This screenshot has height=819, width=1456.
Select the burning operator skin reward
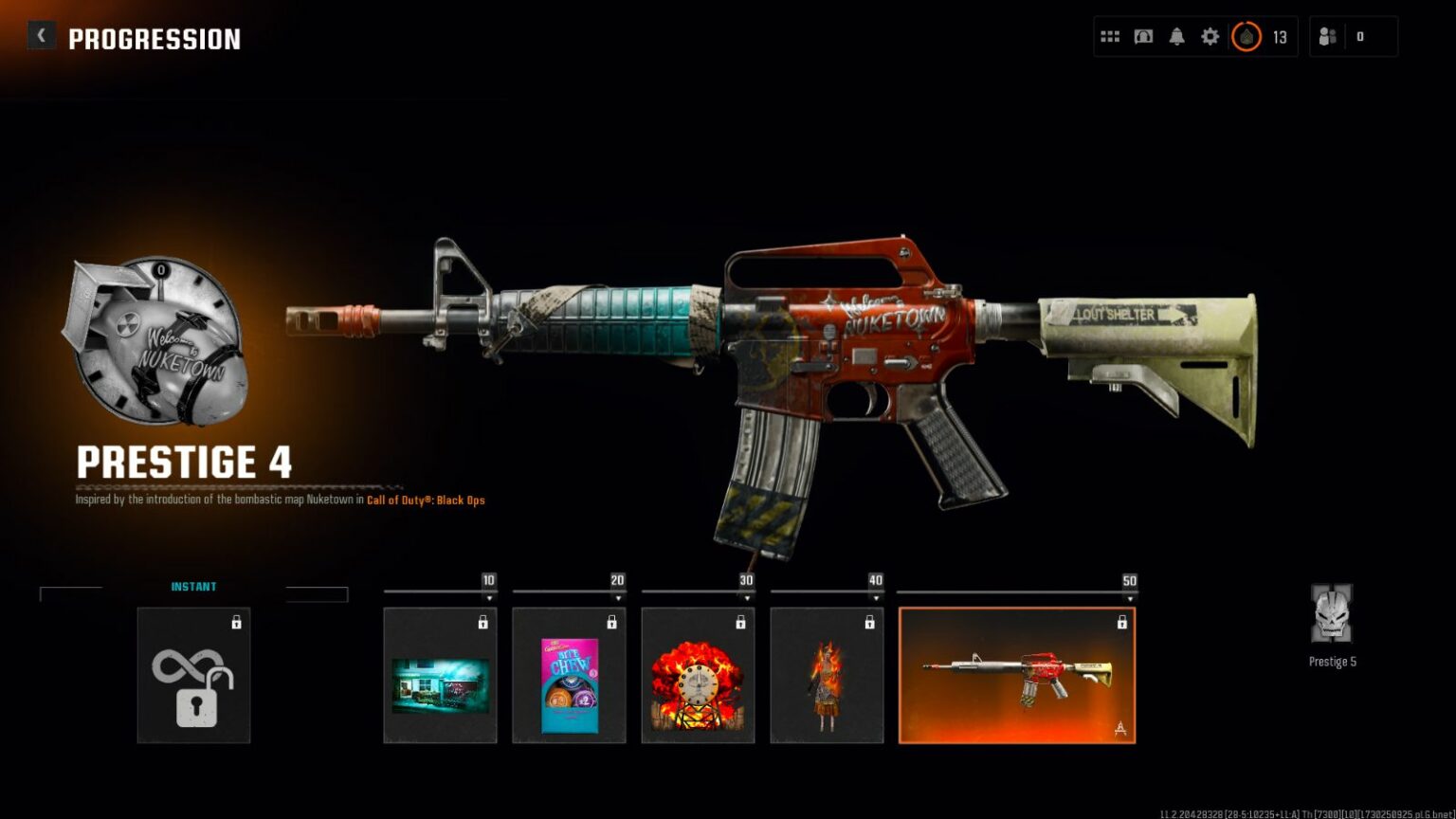point(826,678)
